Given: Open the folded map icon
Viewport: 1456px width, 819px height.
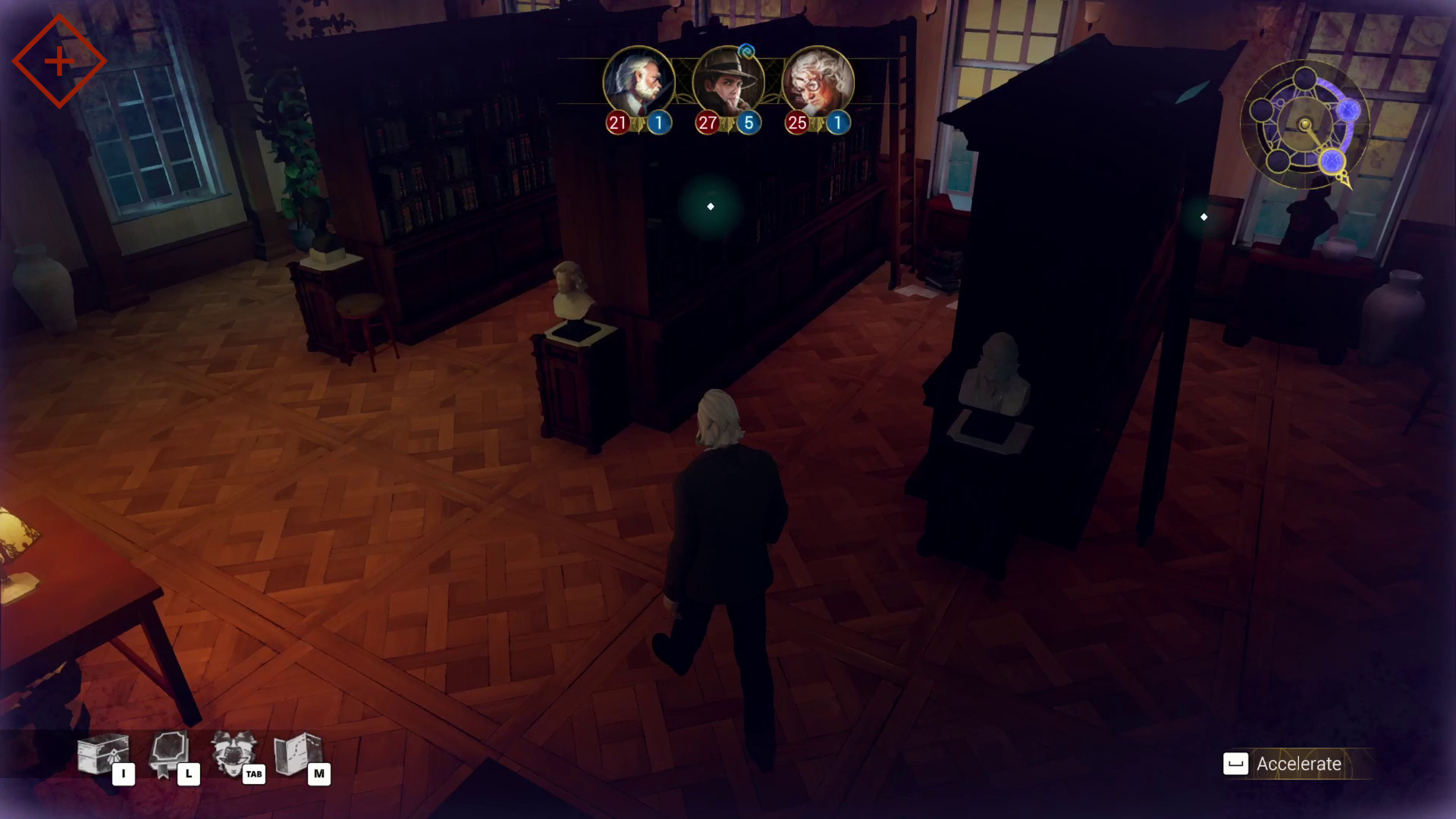Looking at the screenshot, I should click(x=298, y=754).
